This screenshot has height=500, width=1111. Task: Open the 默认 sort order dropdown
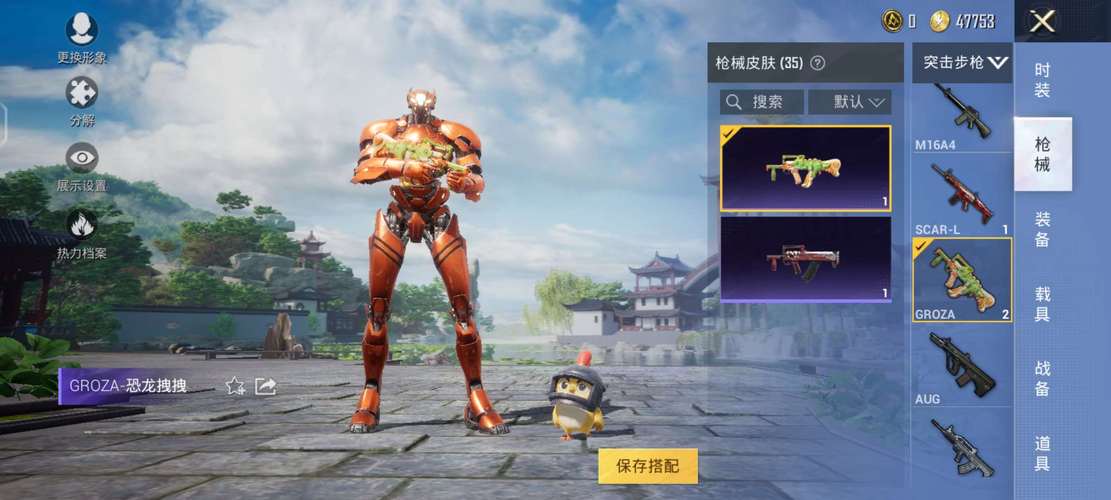click(849, 102)
